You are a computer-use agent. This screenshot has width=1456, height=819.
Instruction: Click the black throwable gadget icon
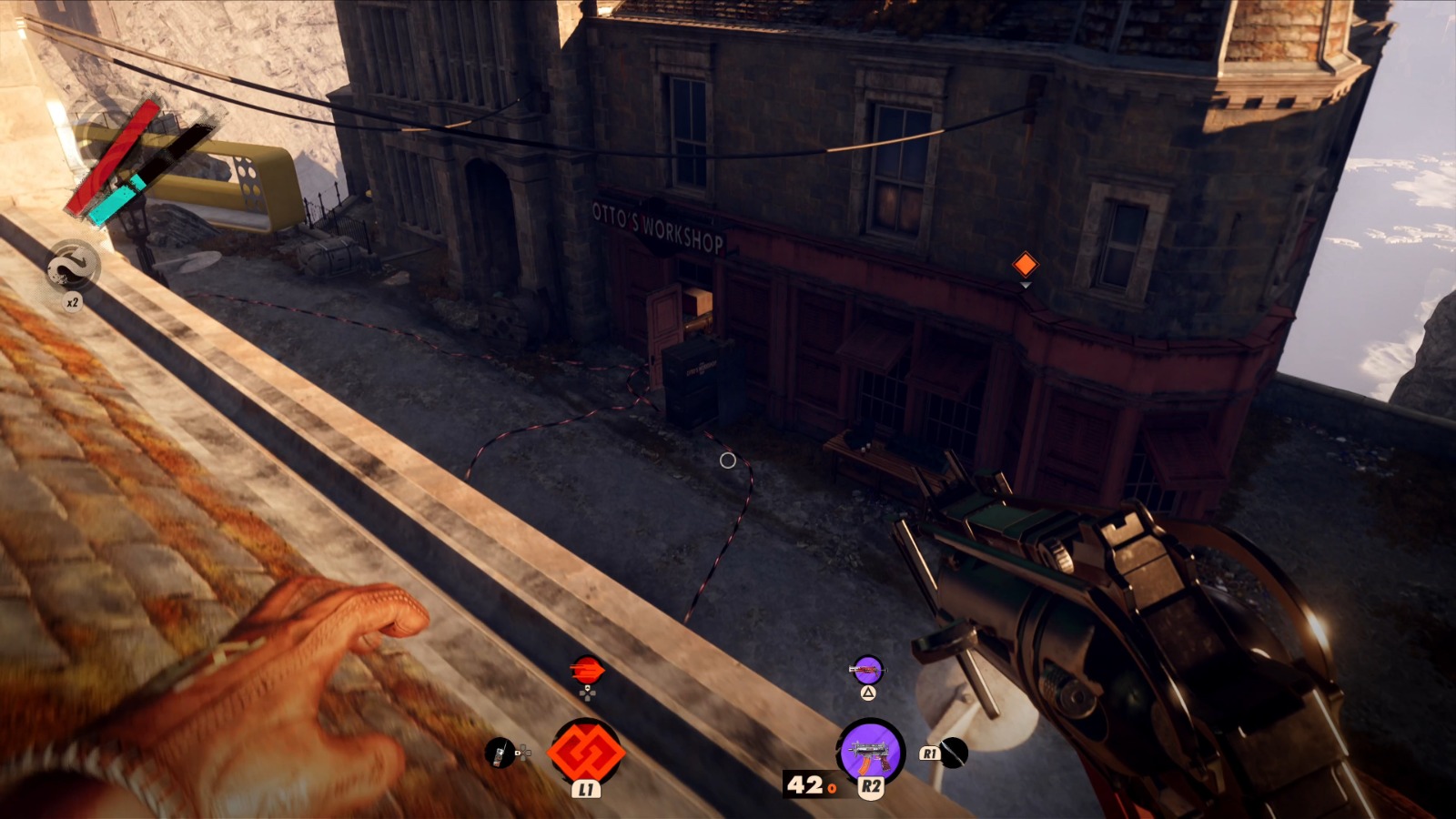point(953,753)
